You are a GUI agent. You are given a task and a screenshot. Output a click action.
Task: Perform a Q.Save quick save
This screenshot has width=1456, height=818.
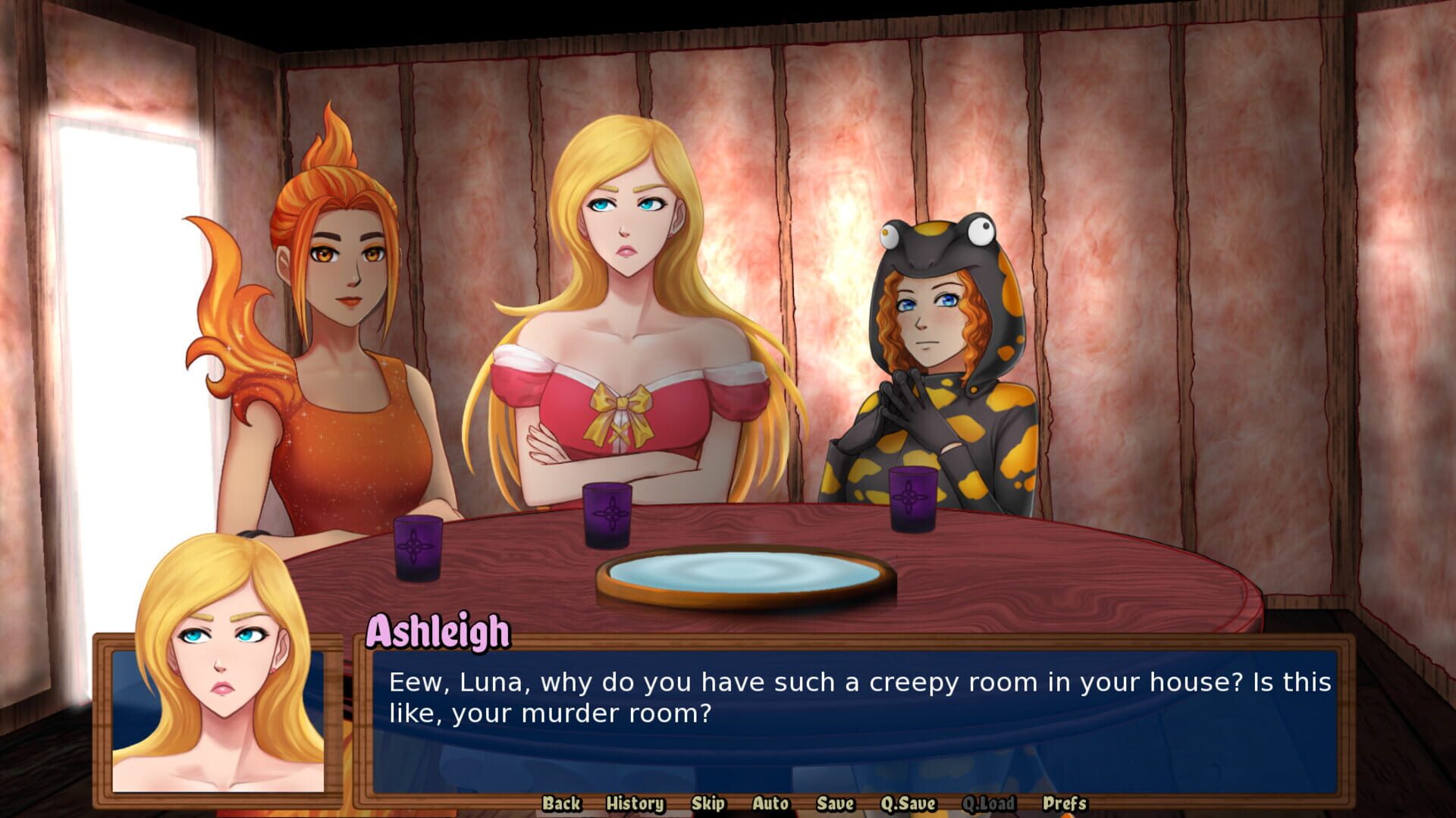(907, 803)
